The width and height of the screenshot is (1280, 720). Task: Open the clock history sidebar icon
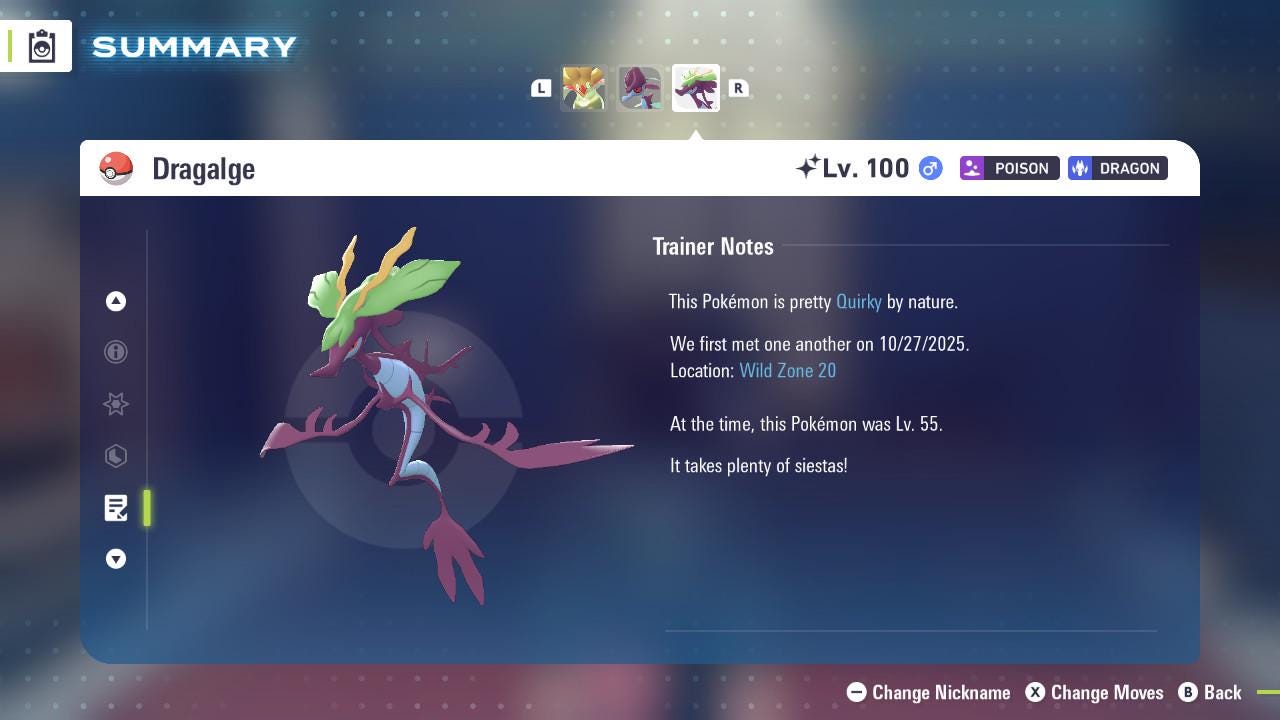click(x=116, y=456)
